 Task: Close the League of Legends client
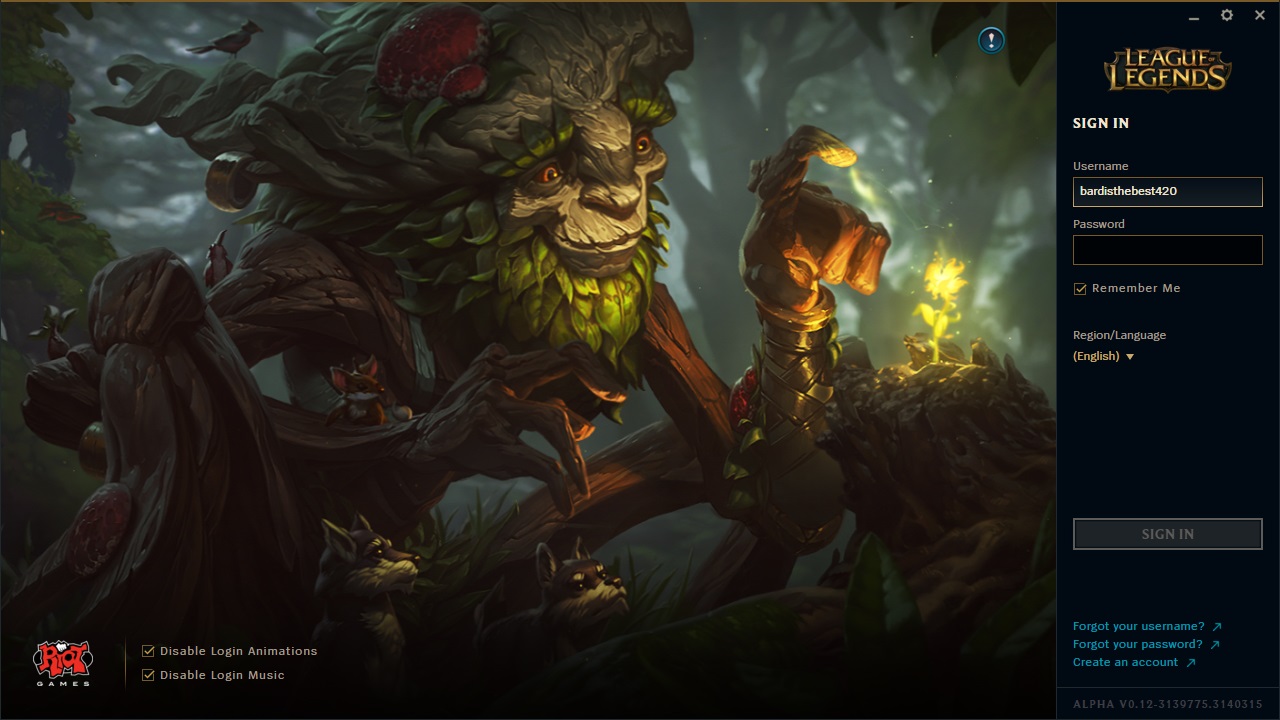click(1259, 15)
